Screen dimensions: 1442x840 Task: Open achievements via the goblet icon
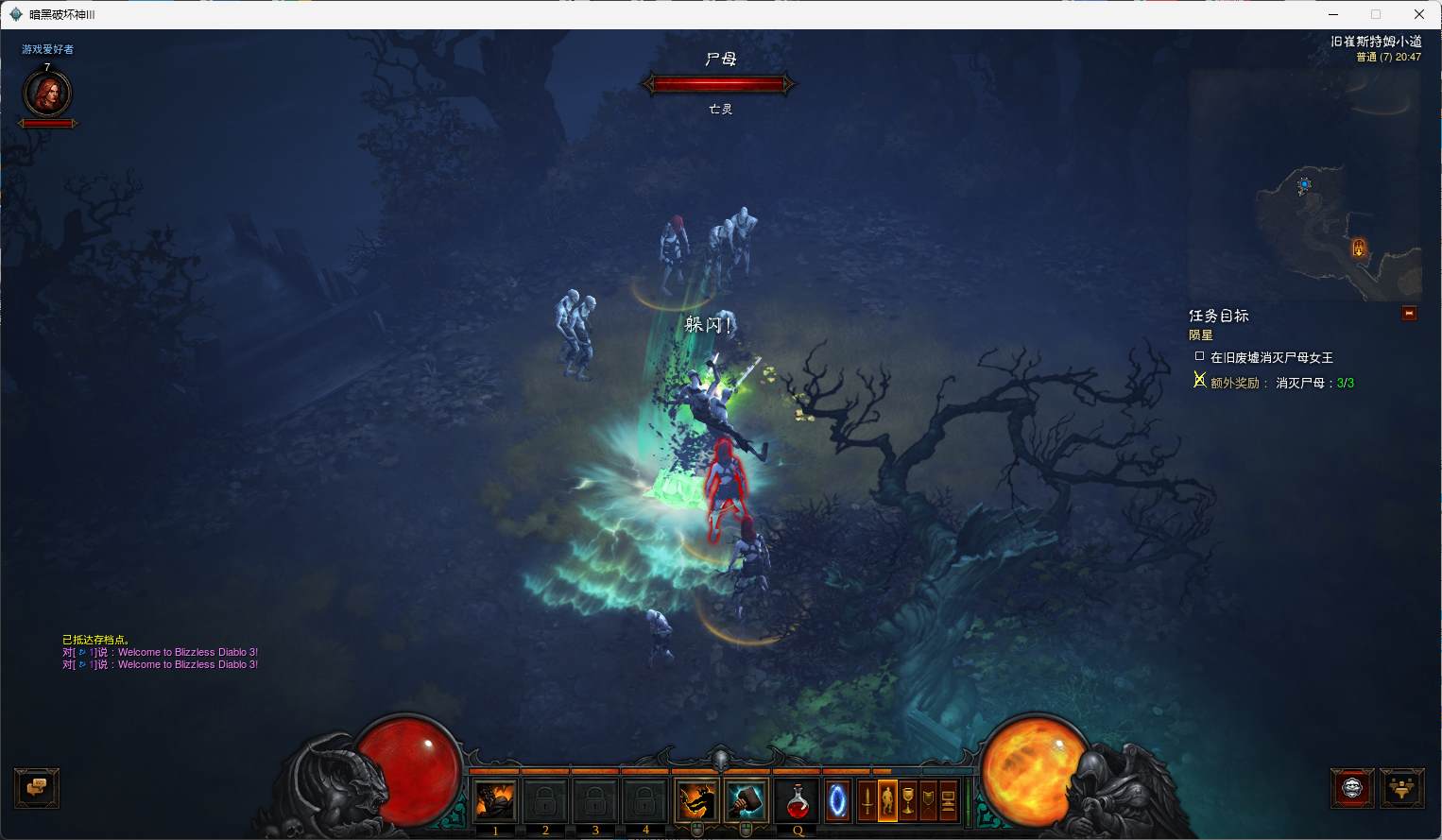[x=907, y=801]
